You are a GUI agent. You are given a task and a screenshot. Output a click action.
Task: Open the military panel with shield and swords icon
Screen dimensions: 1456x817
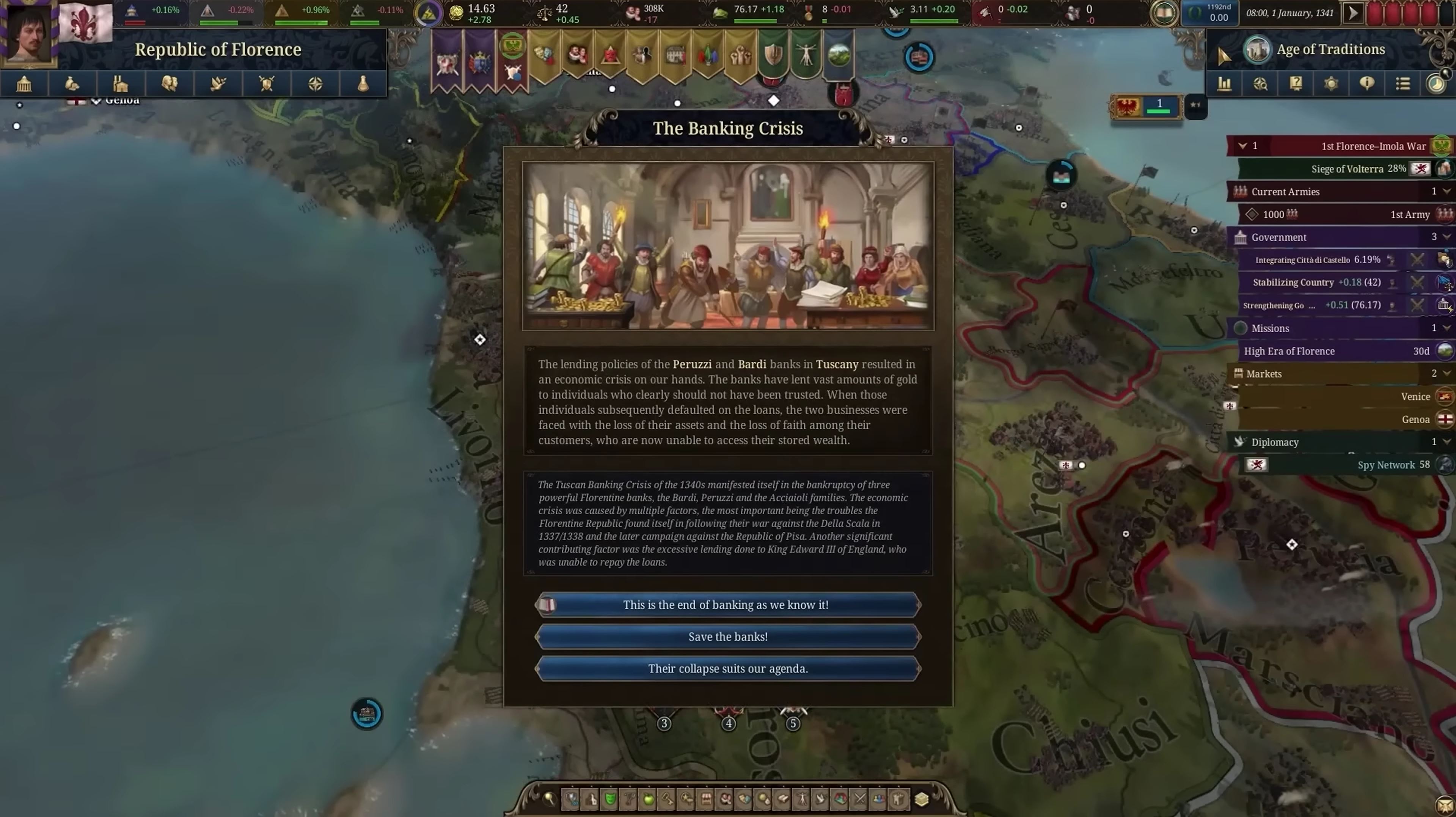click(x=266, y=84)
